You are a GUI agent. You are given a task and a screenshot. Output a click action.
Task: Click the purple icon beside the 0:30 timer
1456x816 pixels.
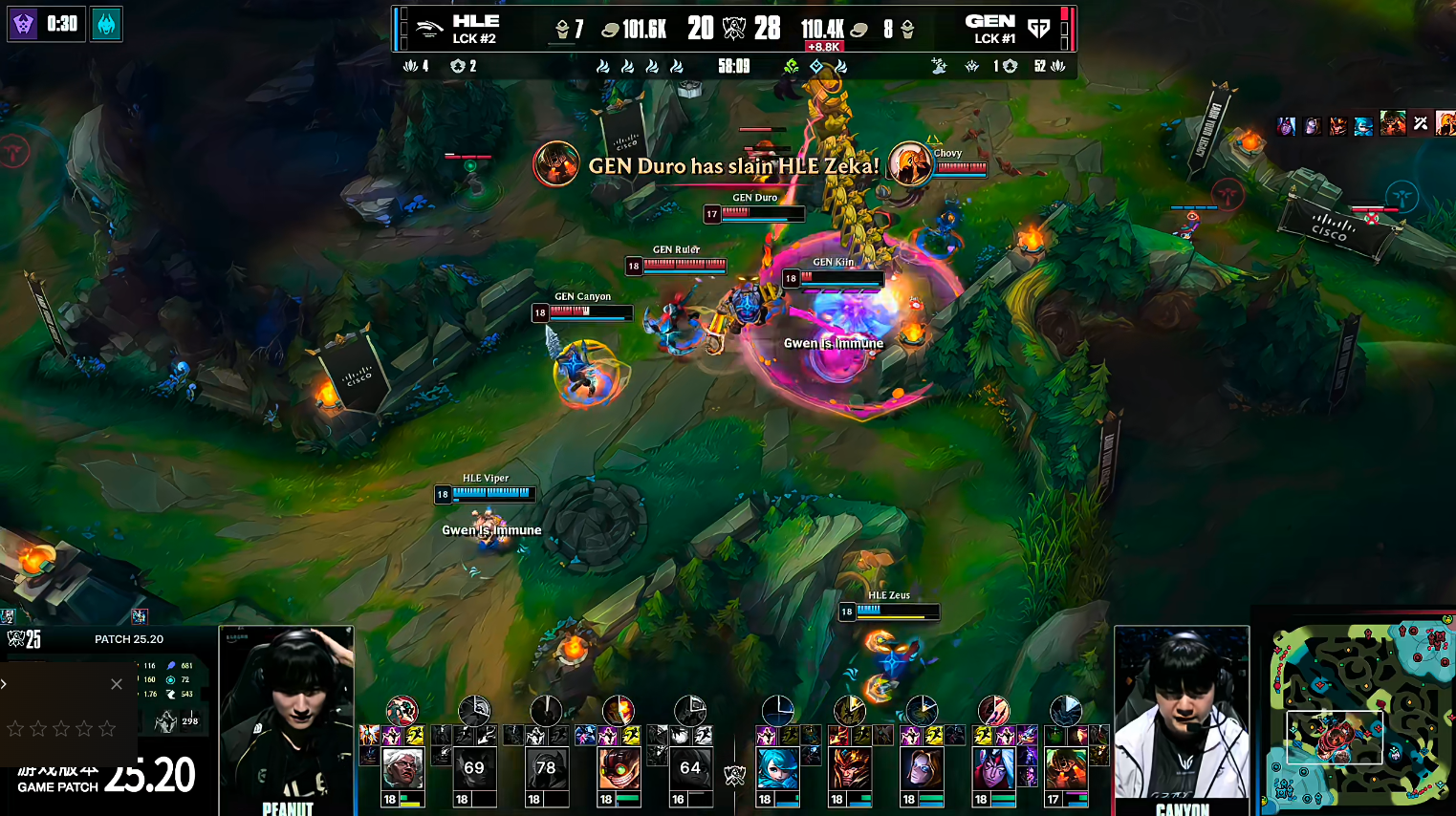point(23,24)
